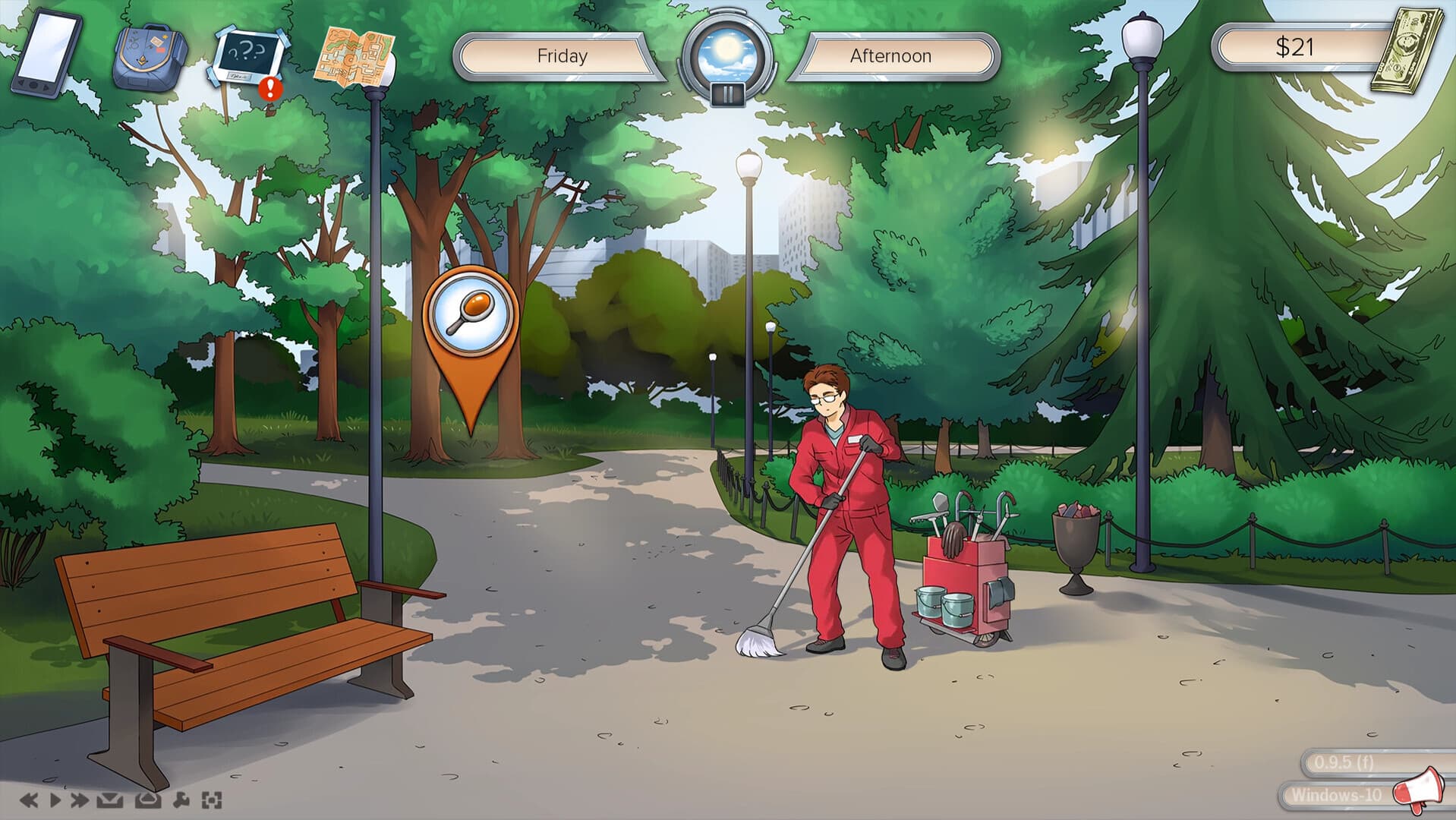1456x820 pixels.
Task: Toggle fullscreen with the bracket icon
Action: click(212, 799)
